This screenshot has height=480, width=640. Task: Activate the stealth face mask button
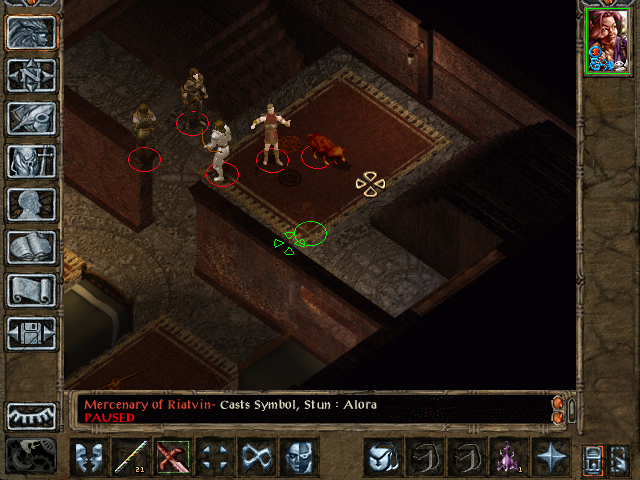(299, 457)
